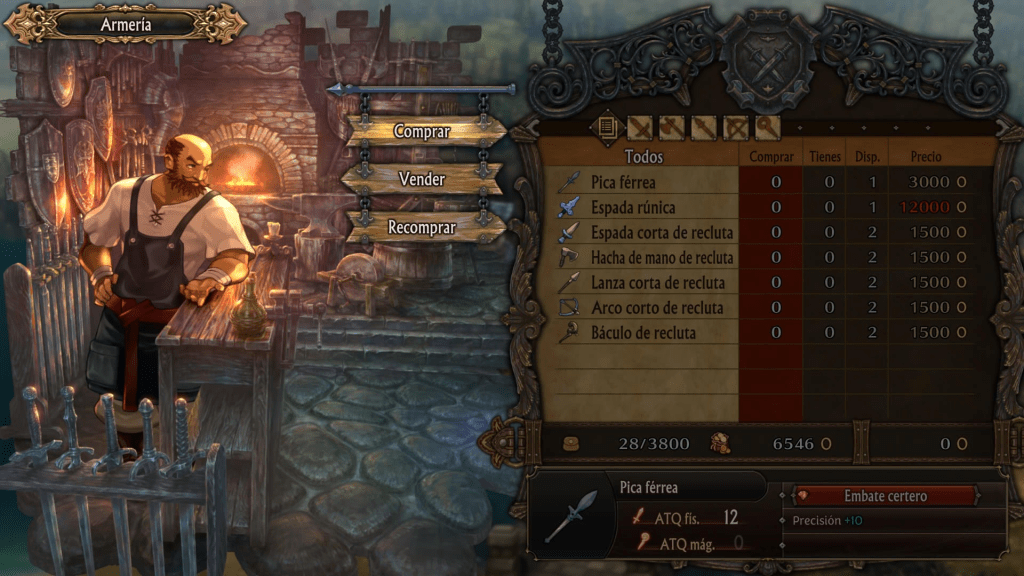1024x576 pixels.
Task: Switch to the axe category tab
Action: click(672, 127)
